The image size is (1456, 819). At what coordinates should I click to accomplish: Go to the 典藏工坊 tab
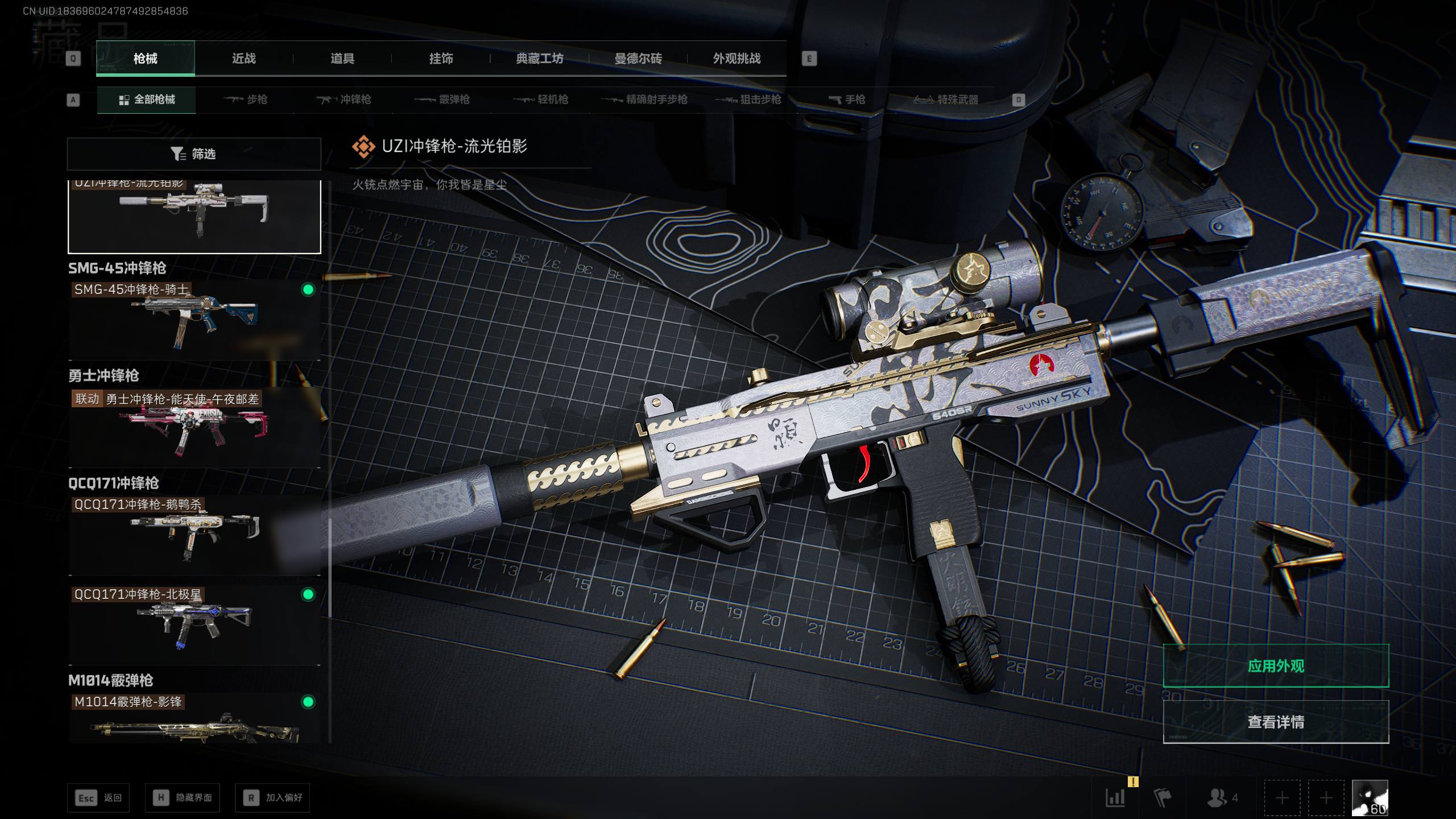tap(539, 59)
